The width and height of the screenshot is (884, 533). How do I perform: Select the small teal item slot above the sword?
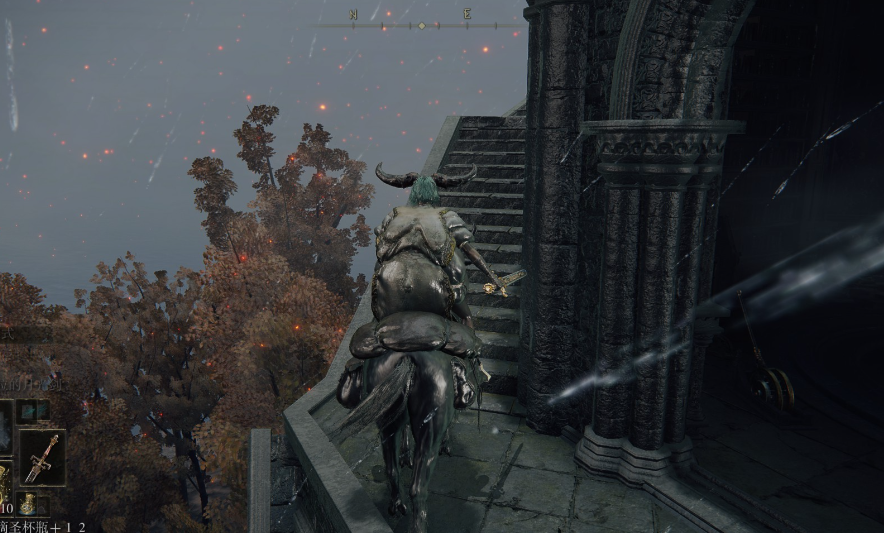33,410
